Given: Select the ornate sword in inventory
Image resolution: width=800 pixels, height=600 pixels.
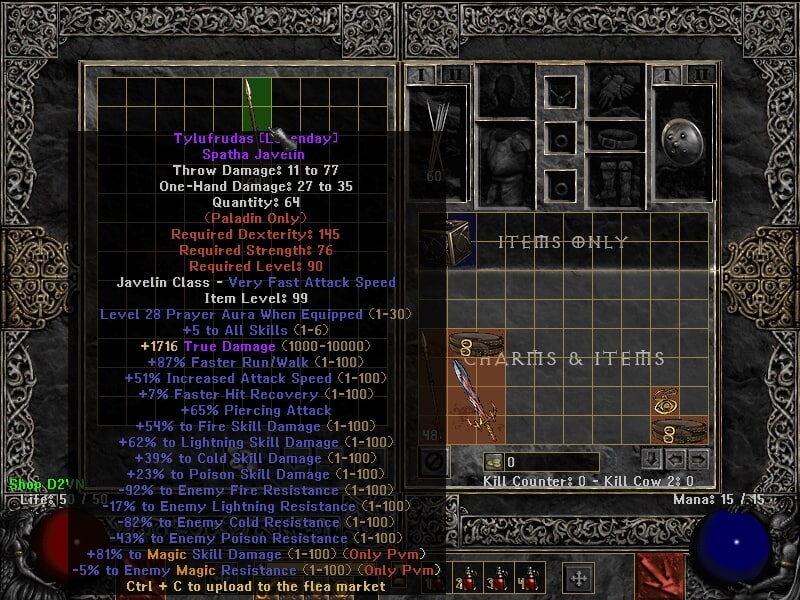Looking at the screenshot, I should point(474,399).
